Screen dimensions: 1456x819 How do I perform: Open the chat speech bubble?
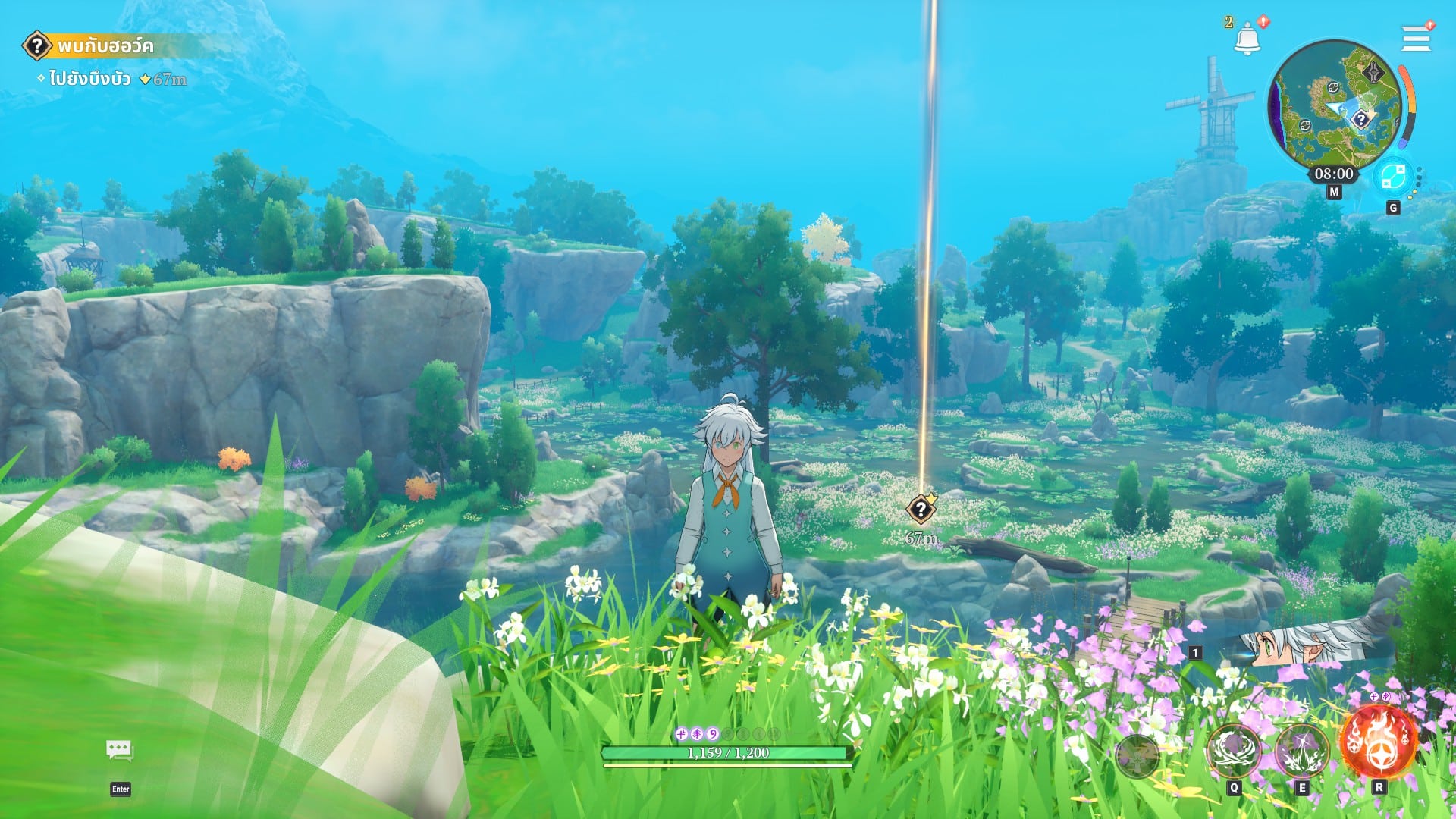[120, 751]
